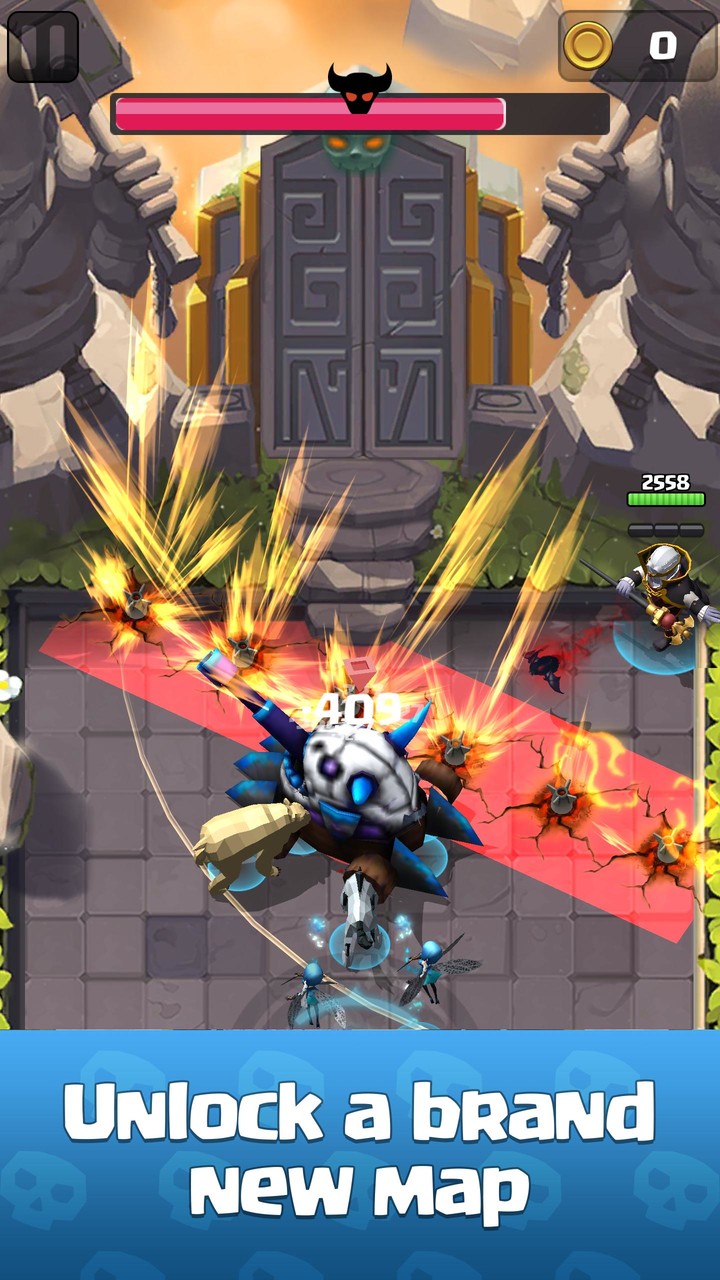The image size is (720, 1280).
Task: Pause the game with the pause button
Action: tap(43, 46)
